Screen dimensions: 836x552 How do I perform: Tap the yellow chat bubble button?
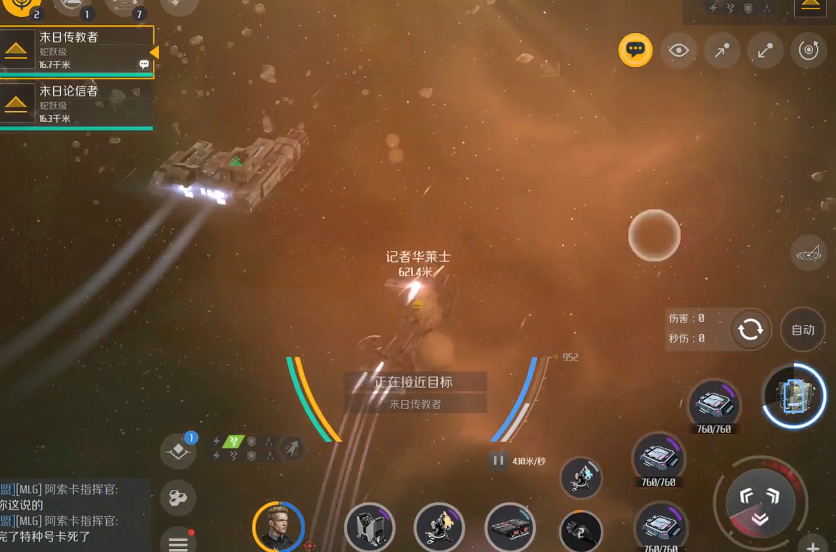point(635,49)
